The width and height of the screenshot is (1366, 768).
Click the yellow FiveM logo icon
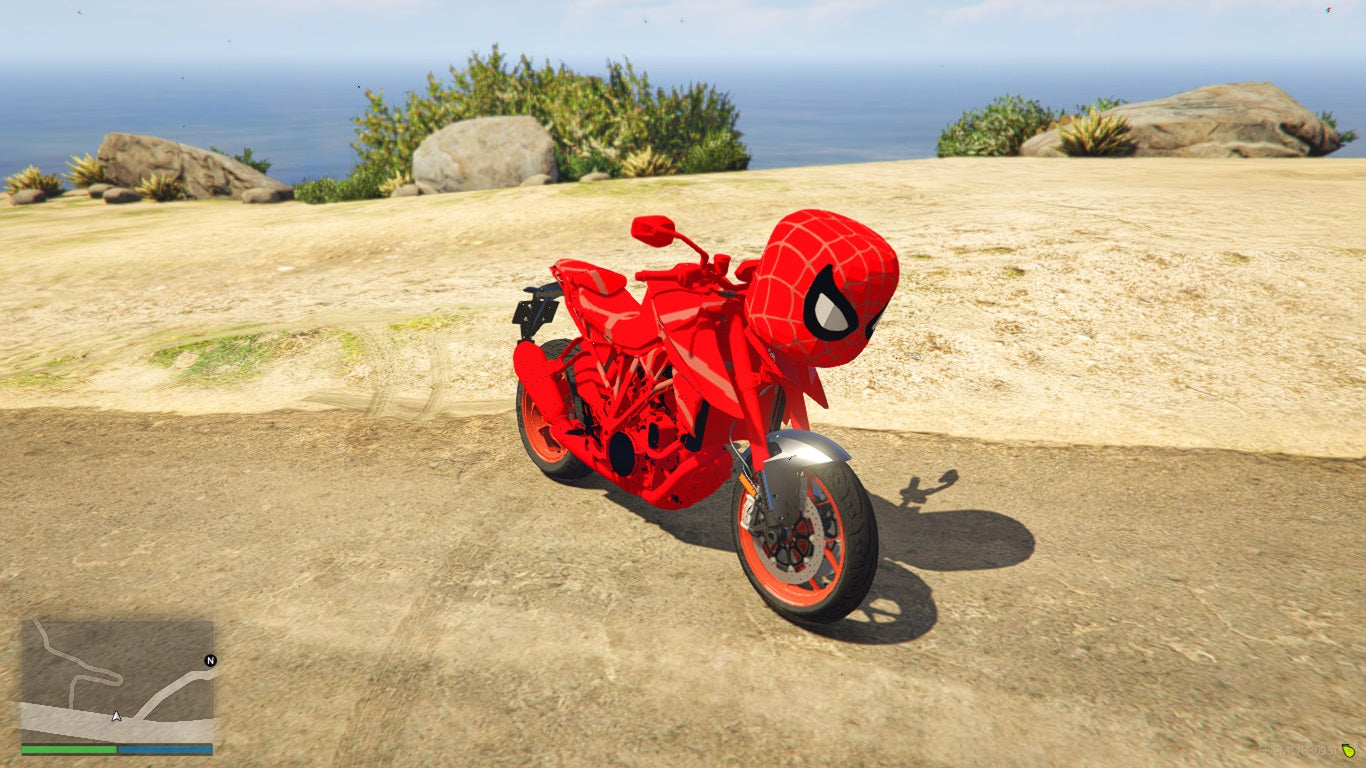tap(1349, 751)
